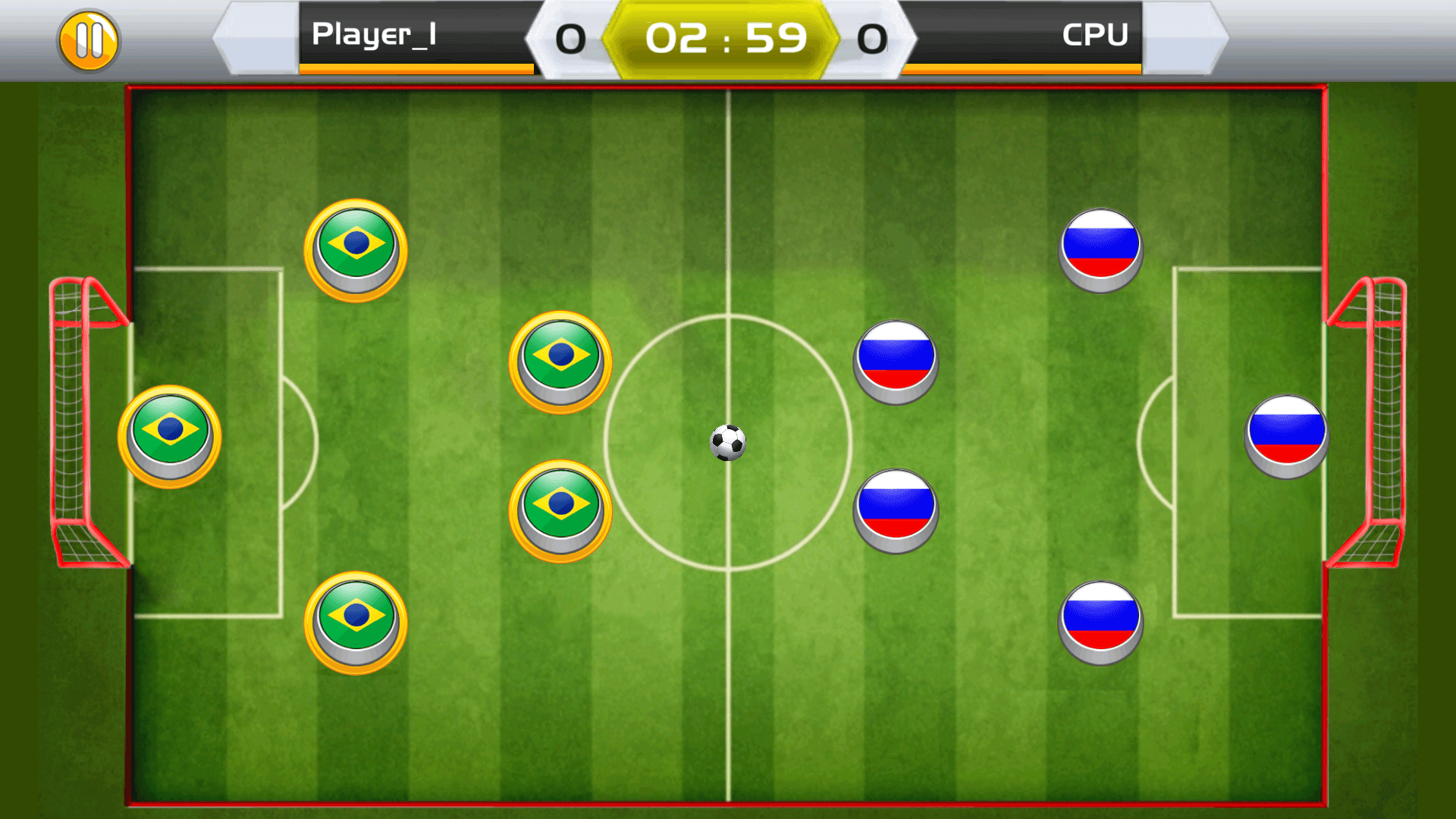The height and width of the screenshot is (819, 1456).
Task: Click the soccer ball at center field
Action: pos(729,444)
